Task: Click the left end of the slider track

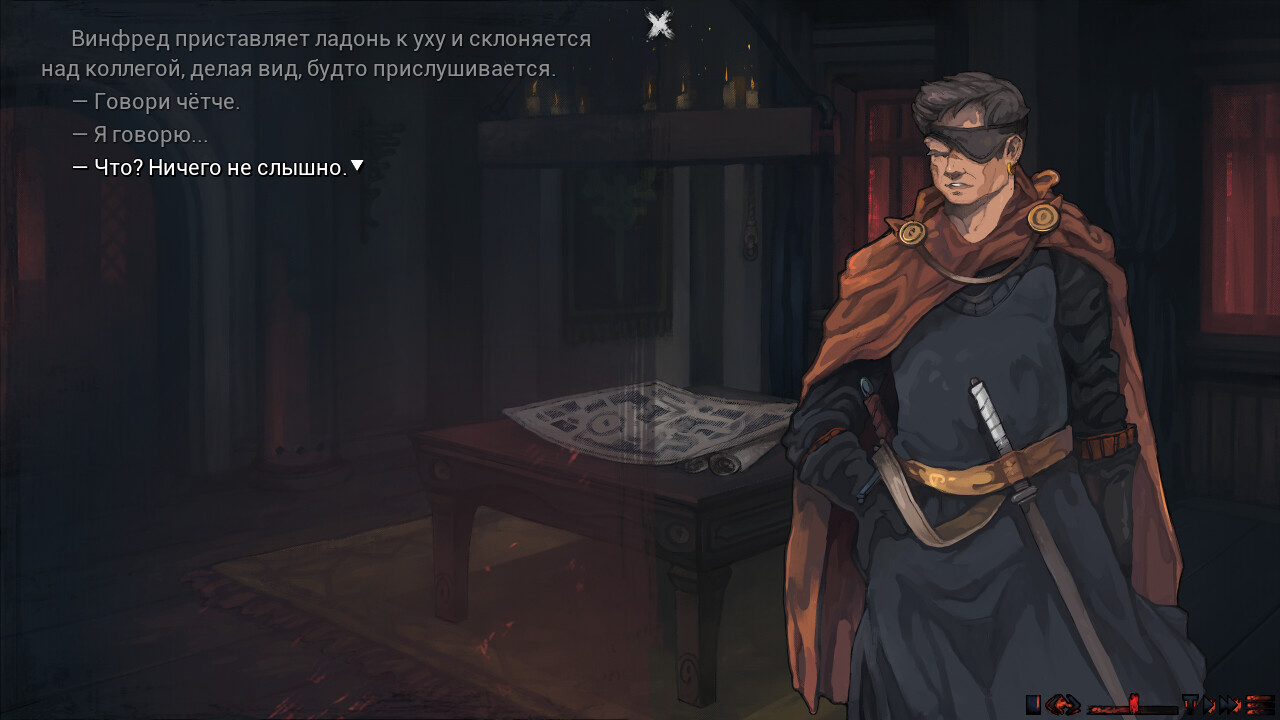Action: (x=1092, y=709)
